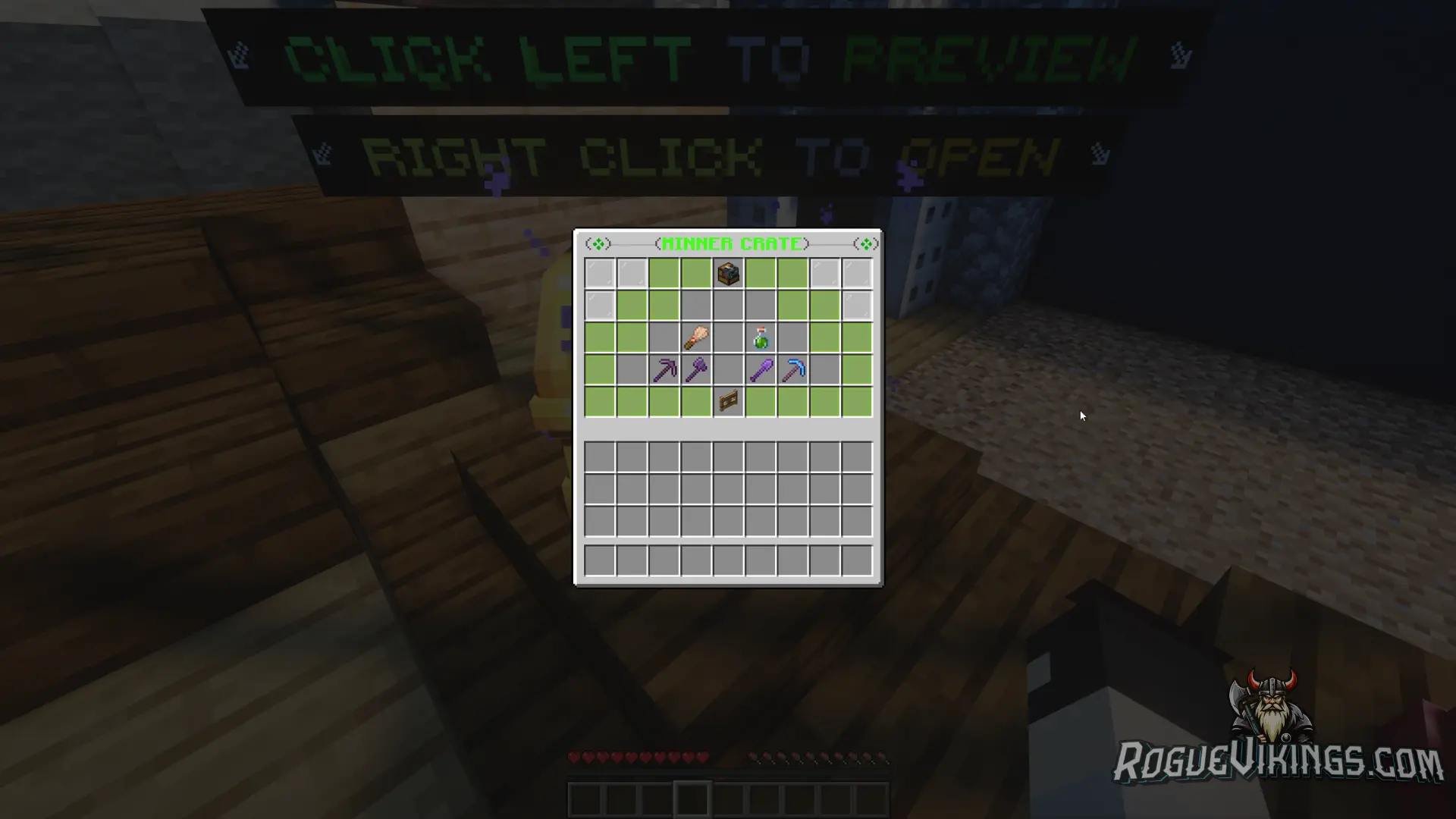Viewport: 1456px width, 819px height.
Task: Click the brush item in the crate preview
Action: [696, 337]
